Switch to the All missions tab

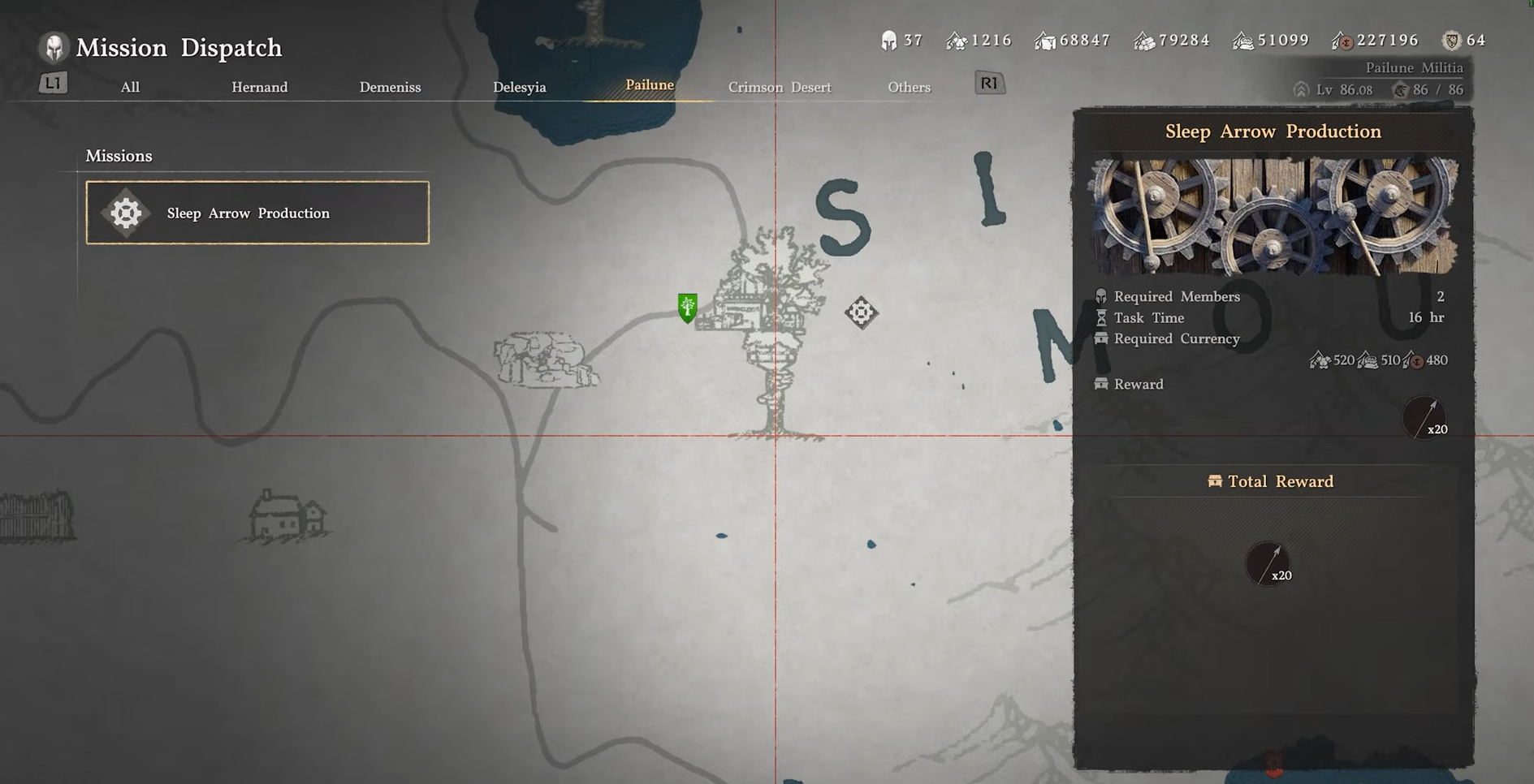pyautogui.click(x=130, y=87)
